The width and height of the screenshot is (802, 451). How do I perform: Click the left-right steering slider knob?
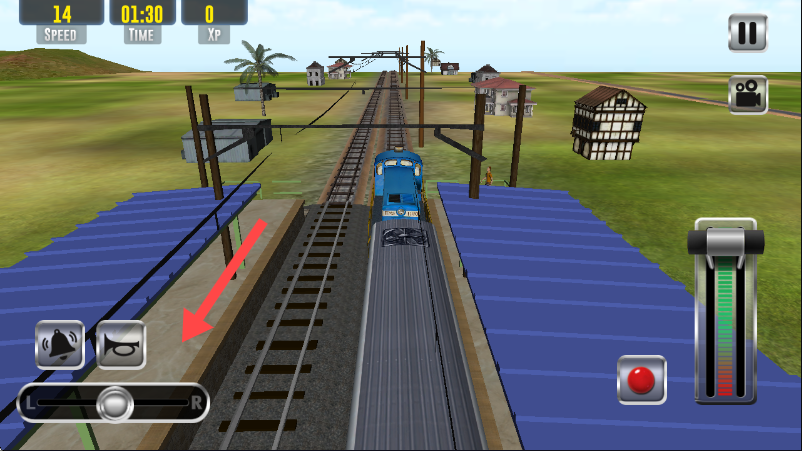point(115,403)
